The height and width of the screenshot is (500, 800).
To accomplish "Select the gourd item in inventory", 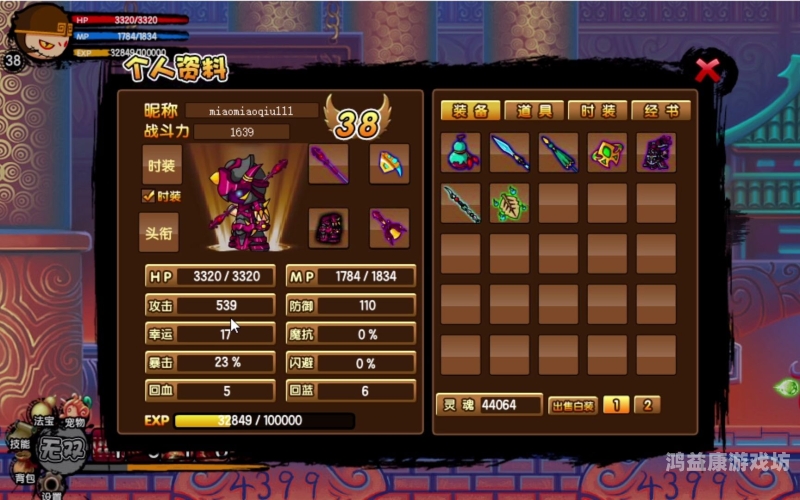I will pos(461,153).
